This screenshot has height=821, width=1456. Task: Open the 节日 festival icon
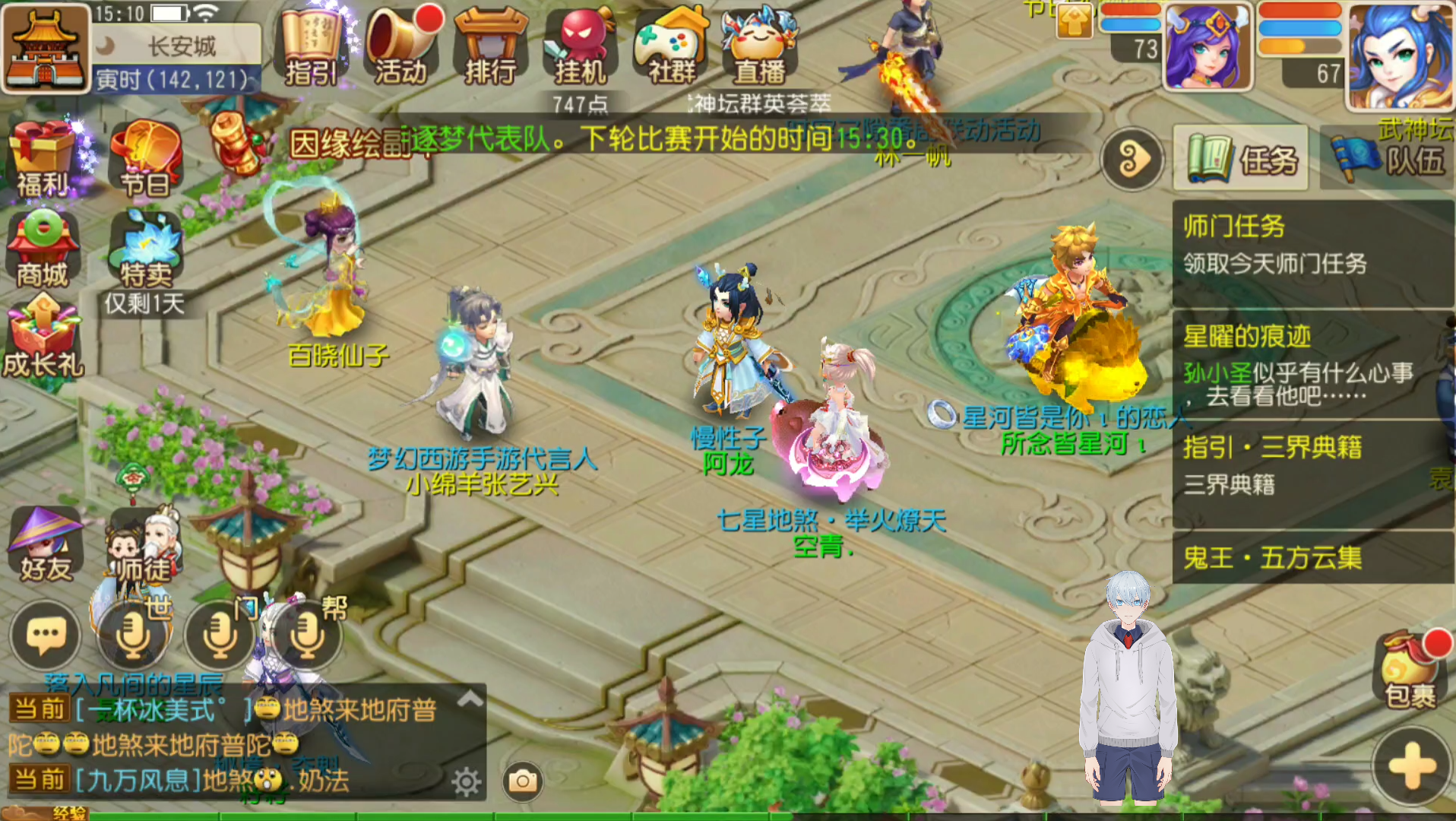(146, 158)
